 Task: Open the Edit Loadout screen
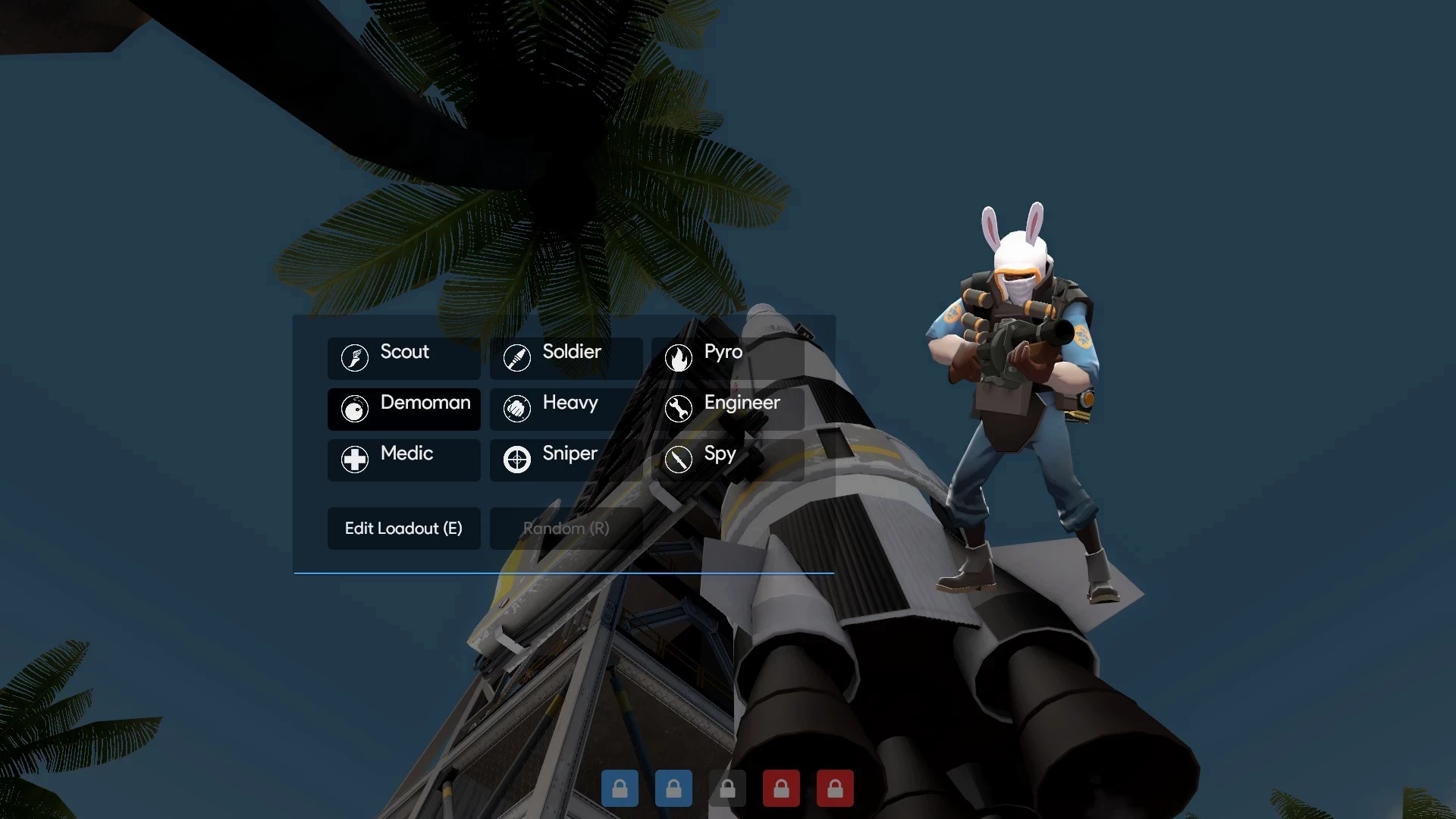pos(403,528)
